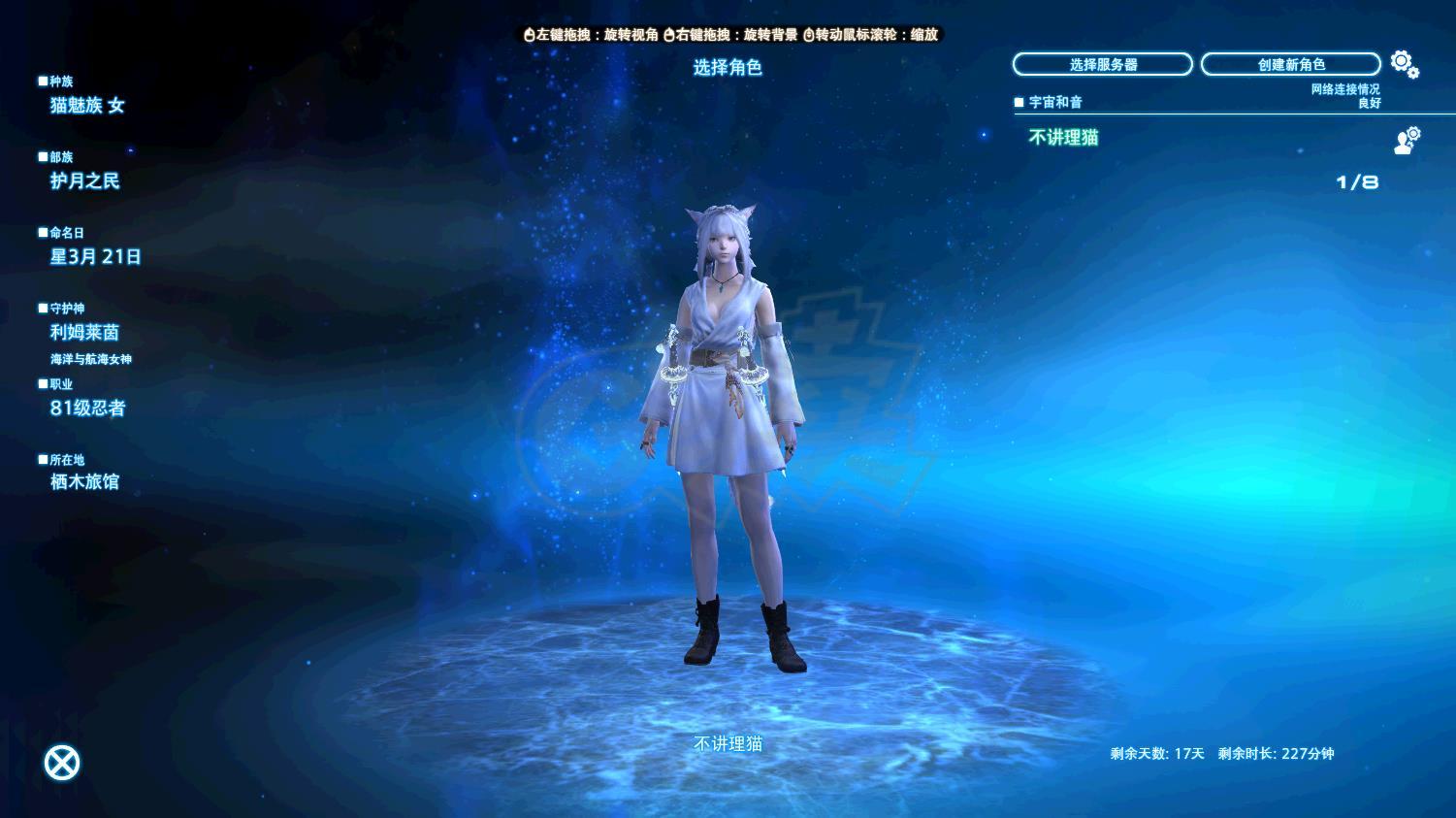Toggle the square marker beside 守护神
This screenshot has width=1456, height=818.
click(x=42, y=307)
